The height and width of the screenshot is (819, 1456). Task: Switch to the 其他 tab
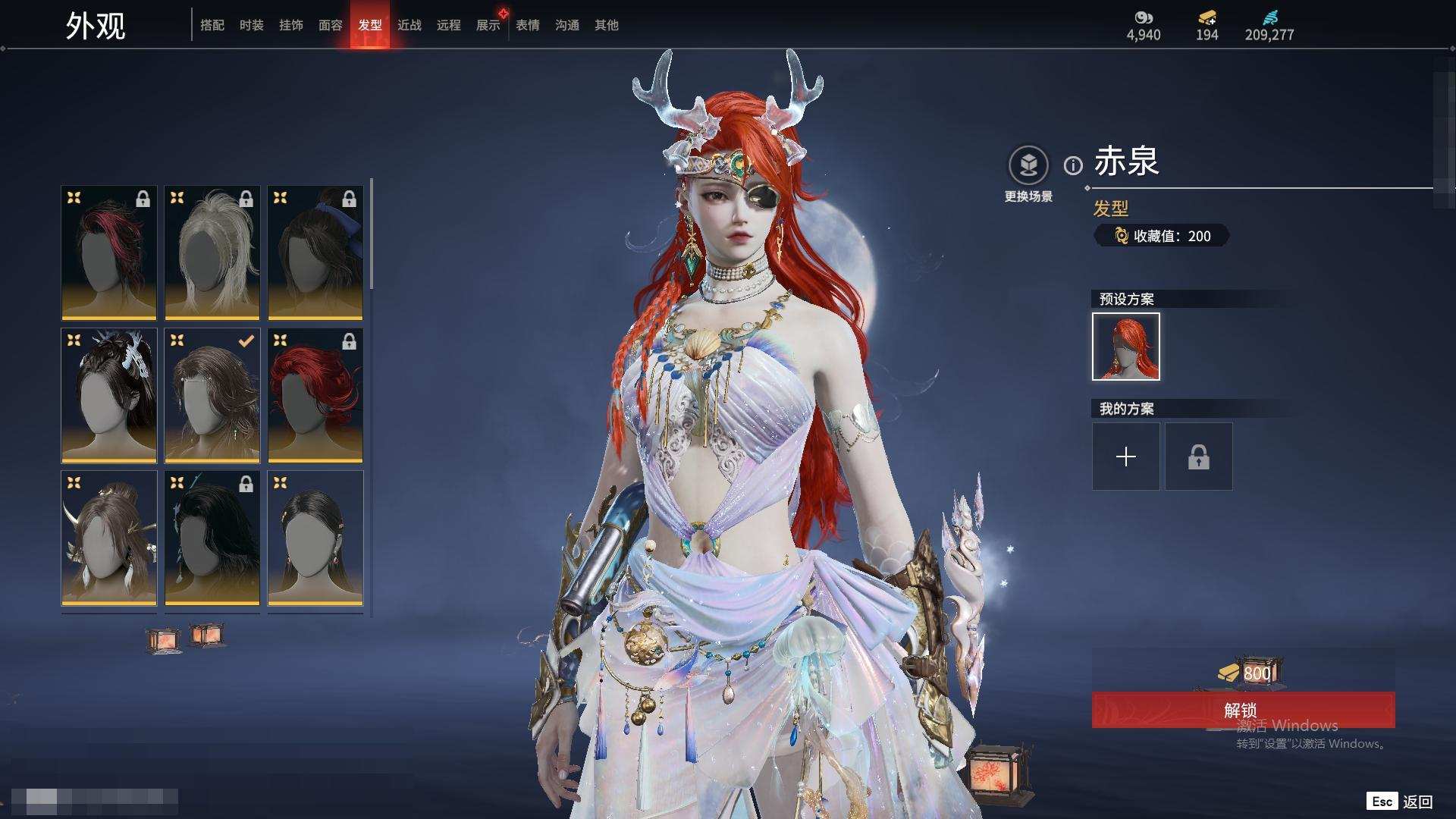607,25
